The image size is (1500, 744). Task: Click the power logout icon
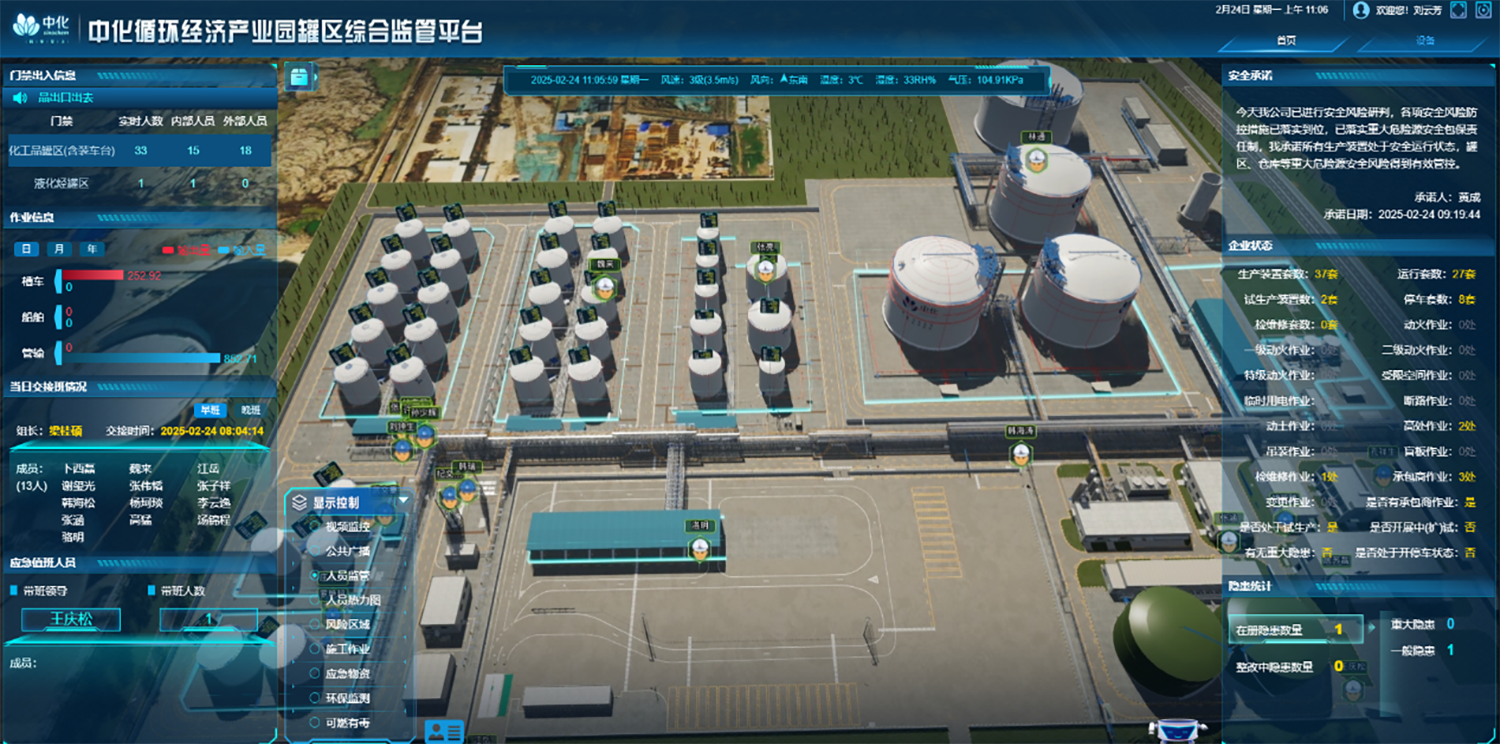pos(1483,10)
